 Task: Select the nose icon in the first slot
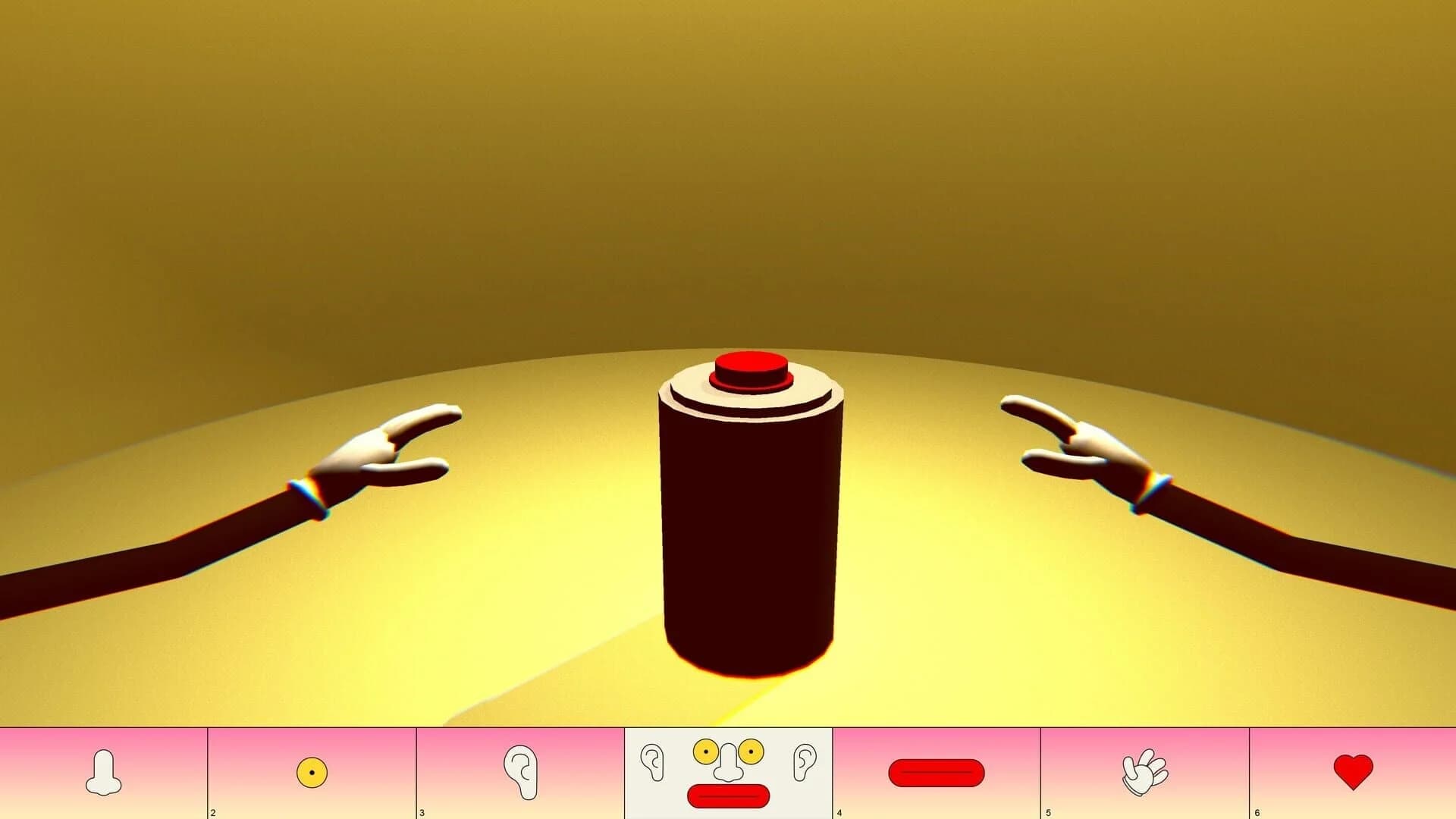click(x=104, y=772)
